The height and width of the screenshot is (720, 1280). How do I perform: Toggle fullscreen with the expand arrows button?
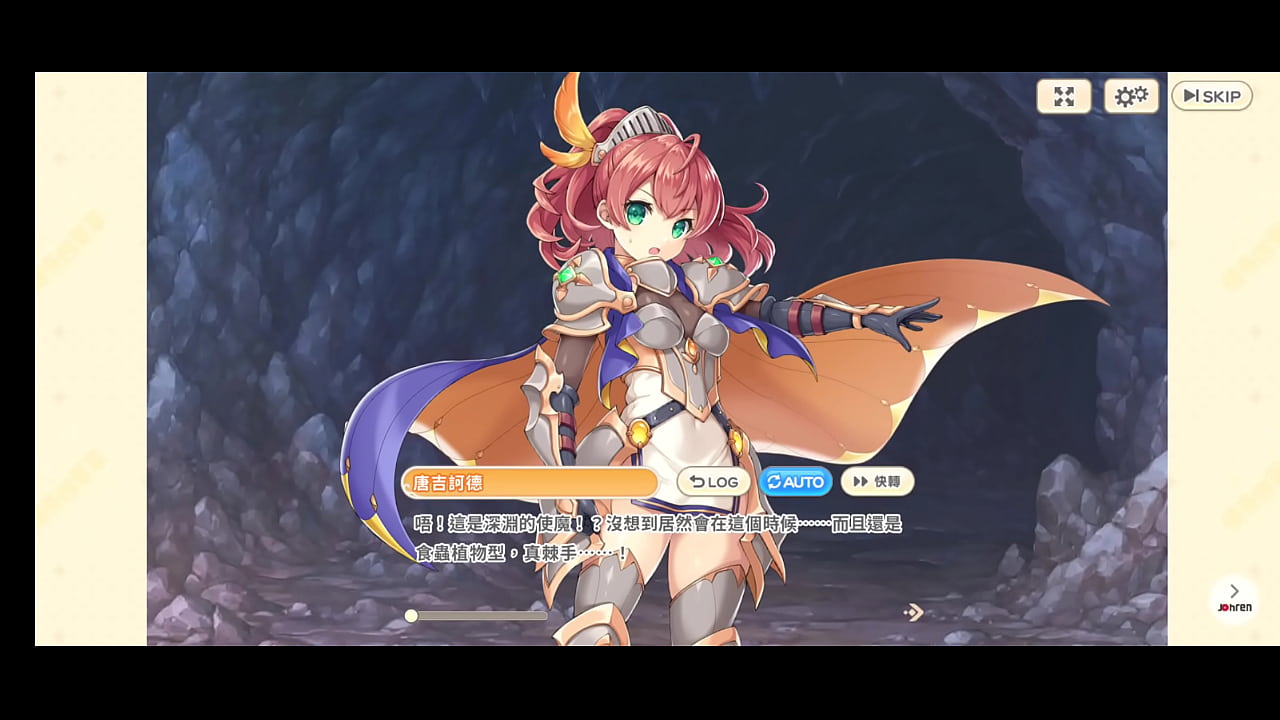point(1064,96)
